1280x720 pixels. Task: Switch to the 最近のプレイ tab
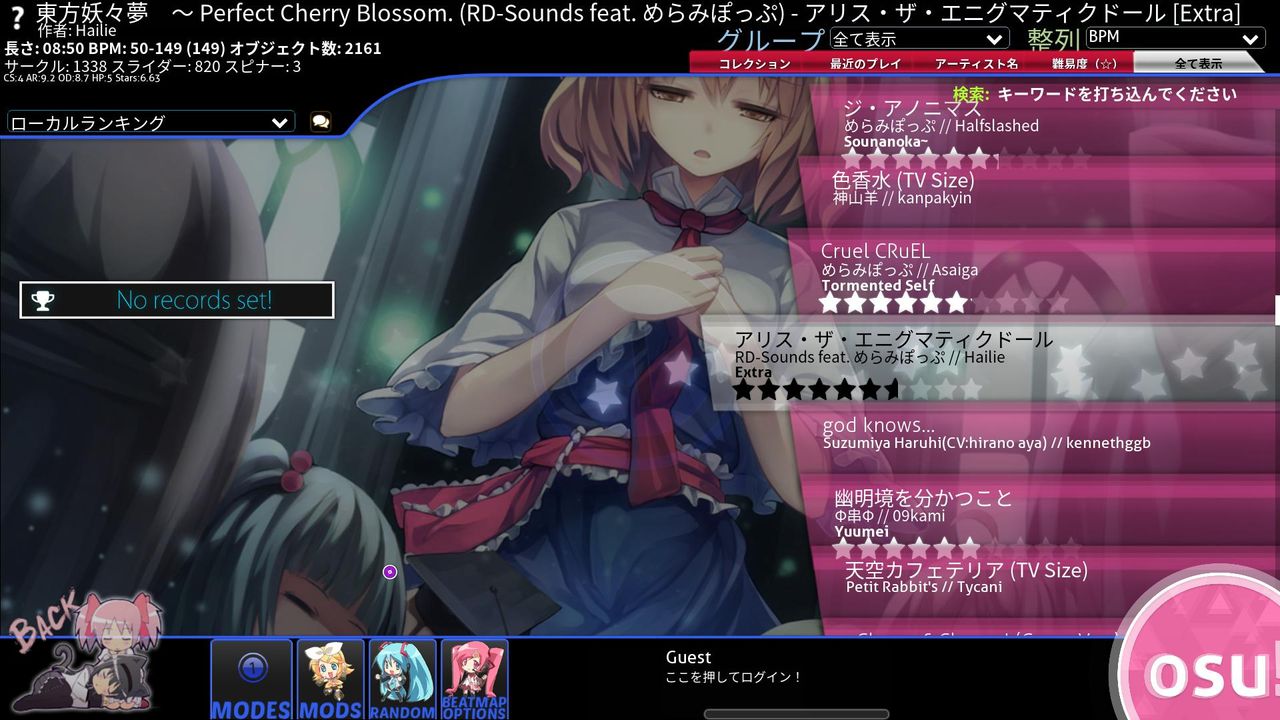[x=866, y=62]
